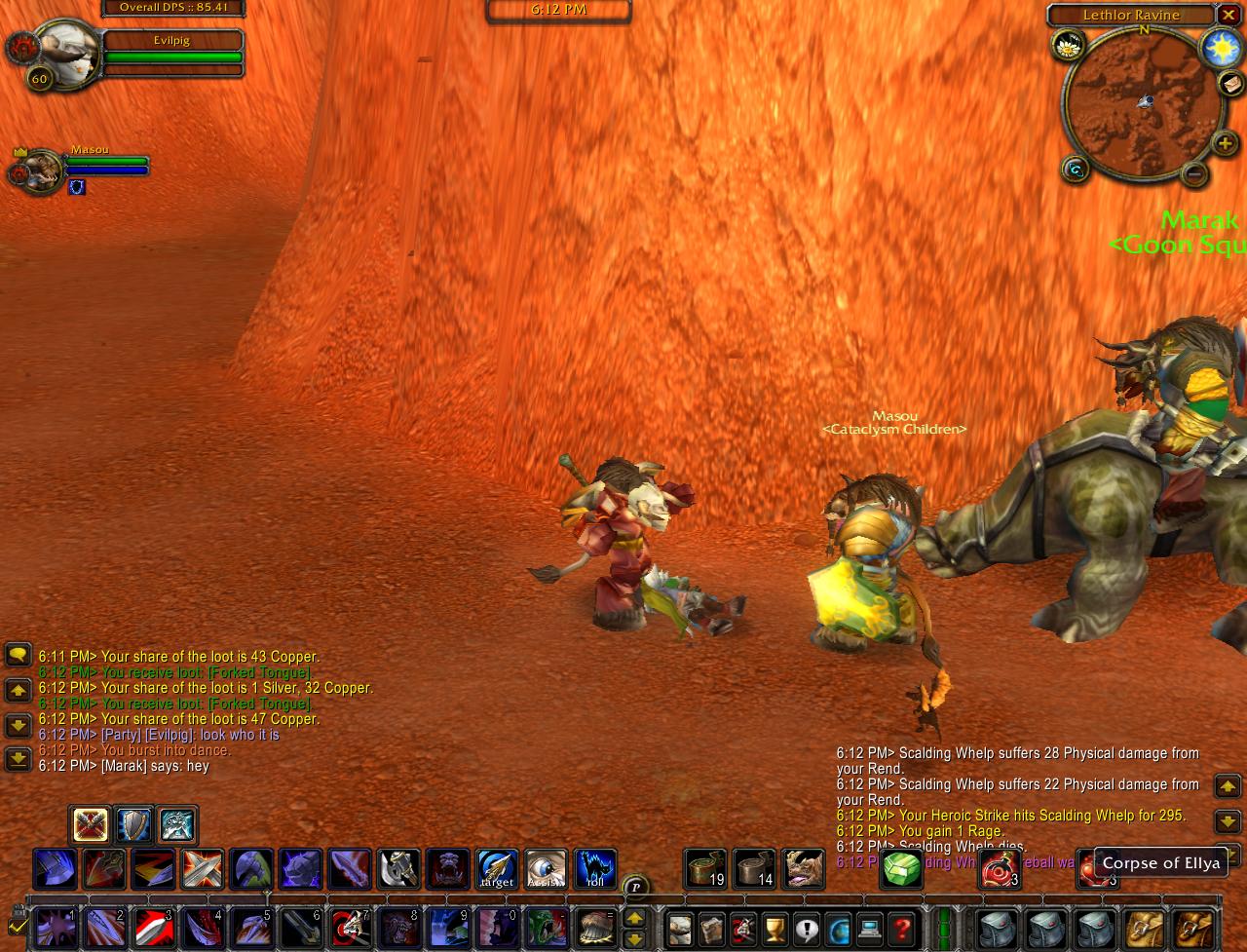Select Masou's party portrait
Screen dimensions: 1247x952
[41, 171]
